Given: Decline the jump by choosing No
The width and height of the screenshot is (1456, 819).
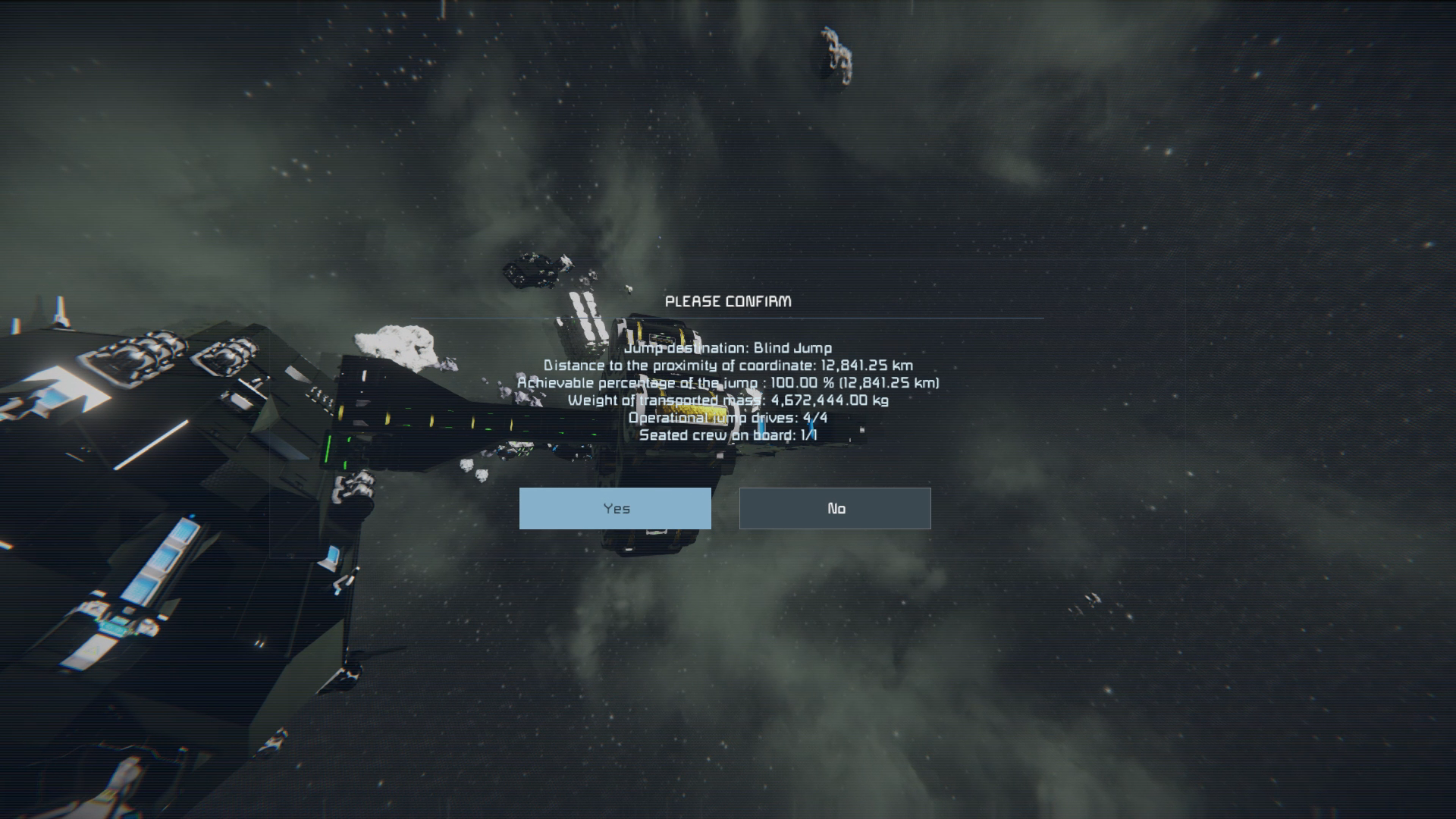Looking at the screenshot, I should tap(835, 508).
